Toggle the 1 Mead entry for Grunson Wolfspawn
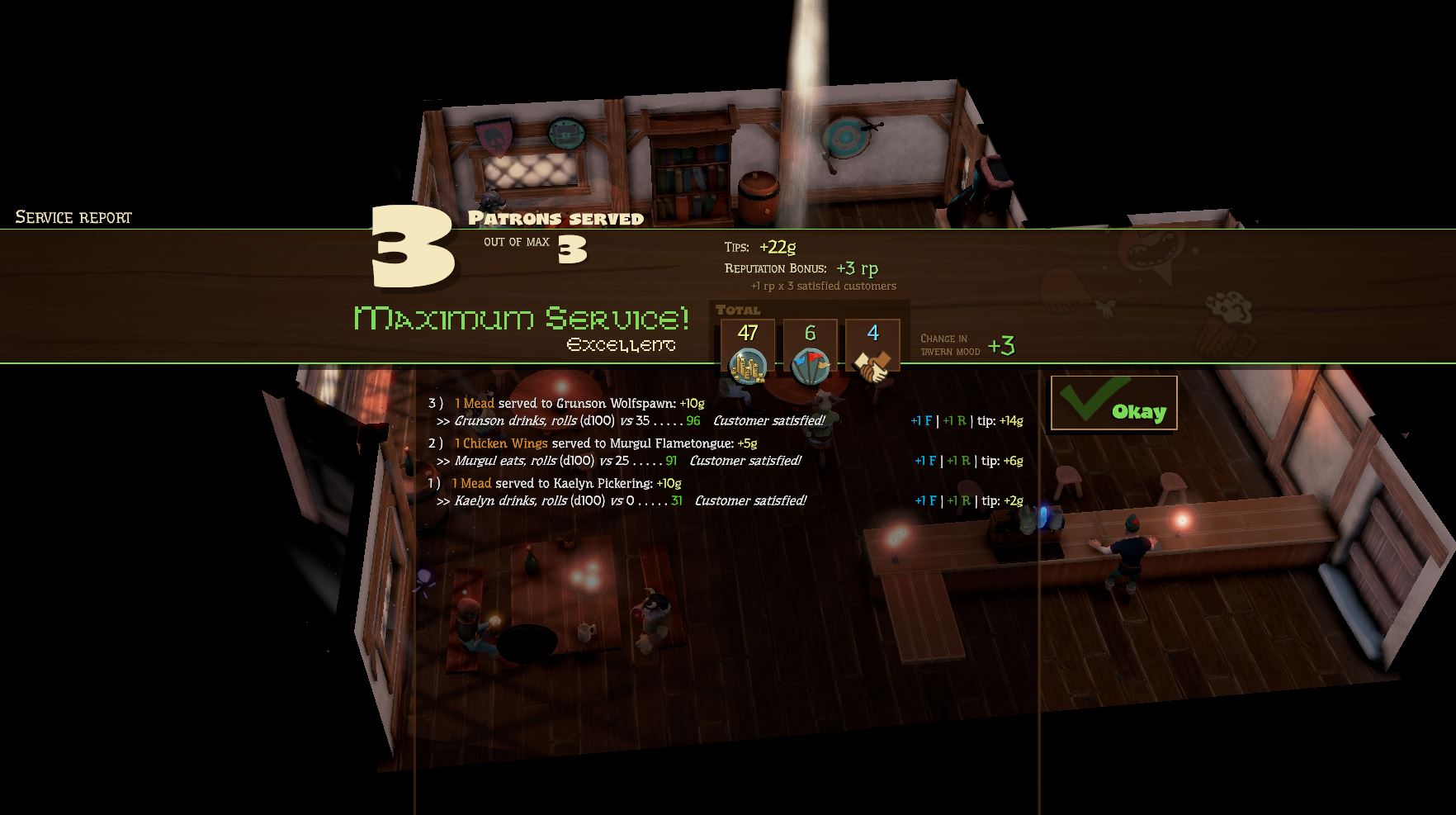 (x=473, y=404)
